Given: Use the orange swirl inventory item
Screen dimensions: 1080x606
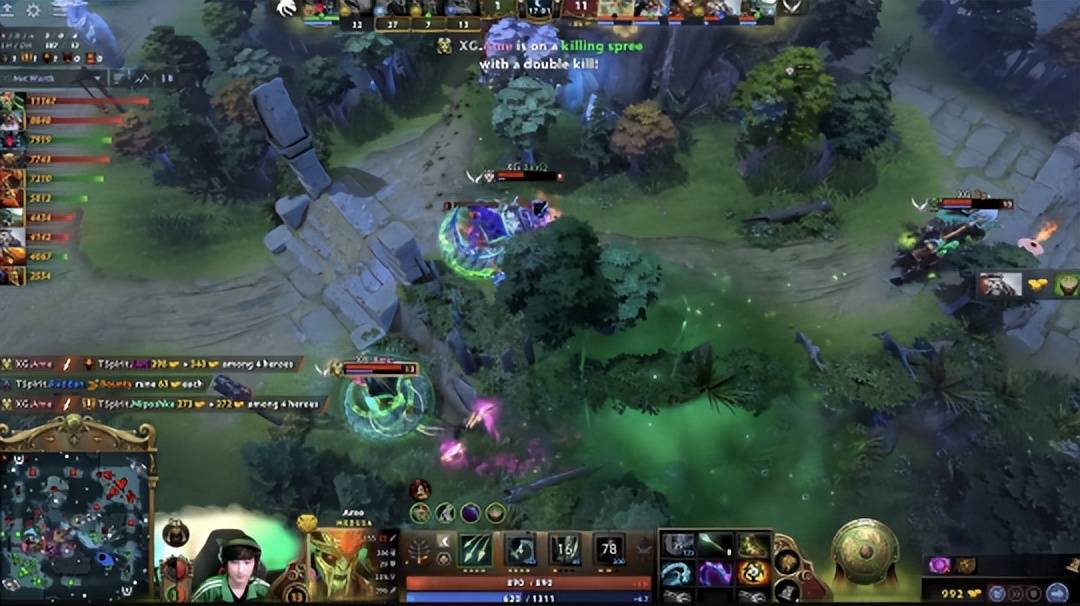Looking at the screenshot, I should (752, 573).
